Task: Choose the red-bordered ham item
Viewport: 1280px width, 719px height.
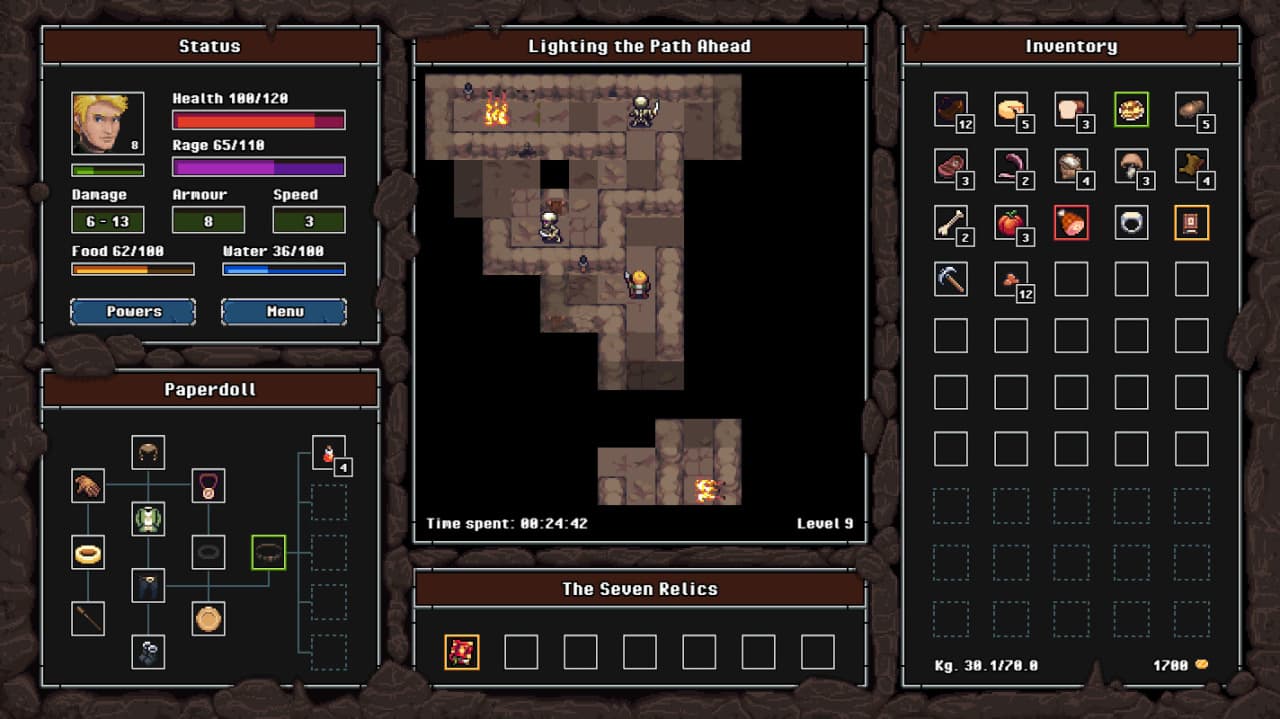Action: pyautogui.click(x=1071, y=222)
